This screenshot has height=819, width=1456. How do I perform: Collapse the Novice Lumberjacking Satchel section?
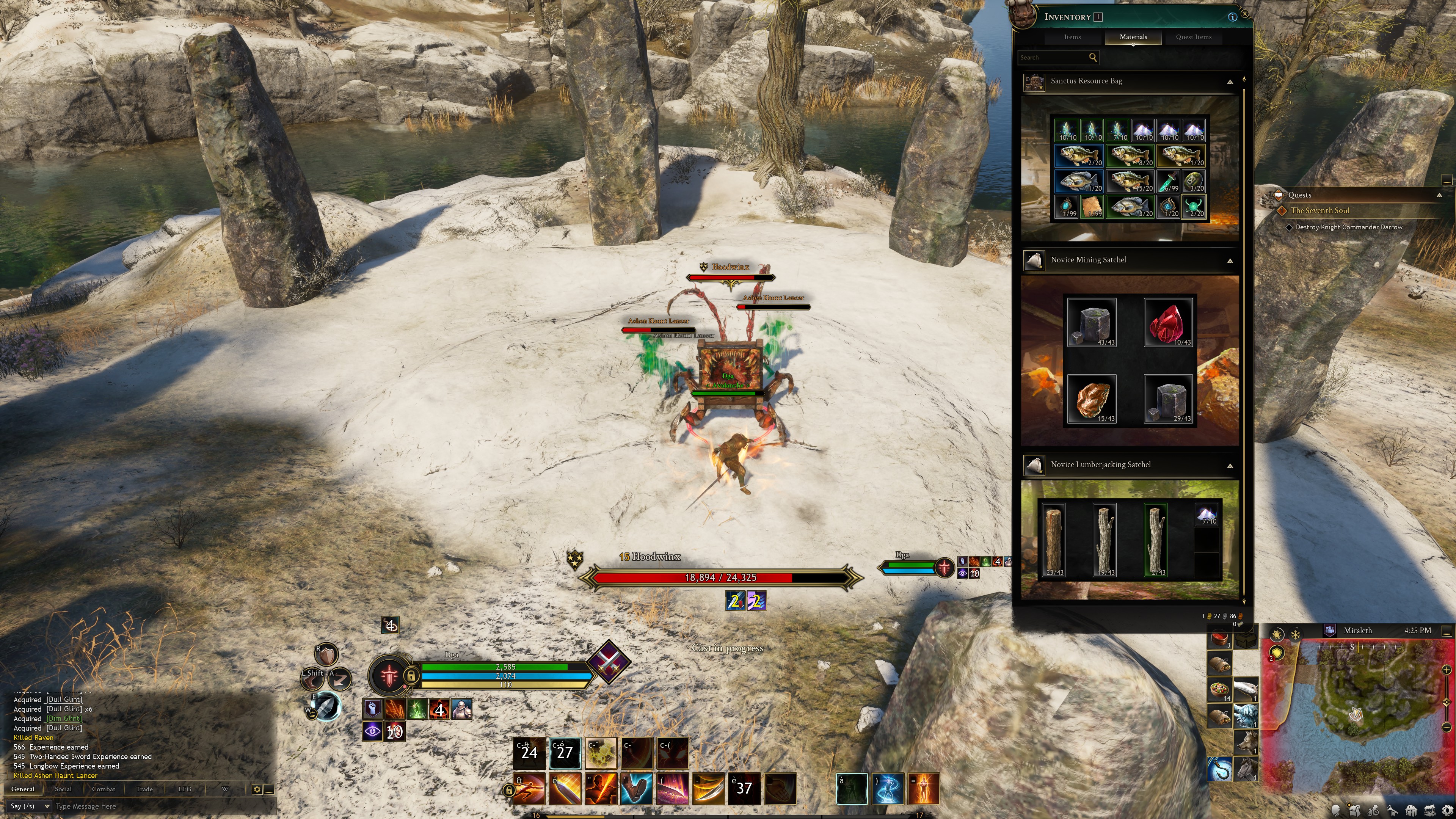1230,466
